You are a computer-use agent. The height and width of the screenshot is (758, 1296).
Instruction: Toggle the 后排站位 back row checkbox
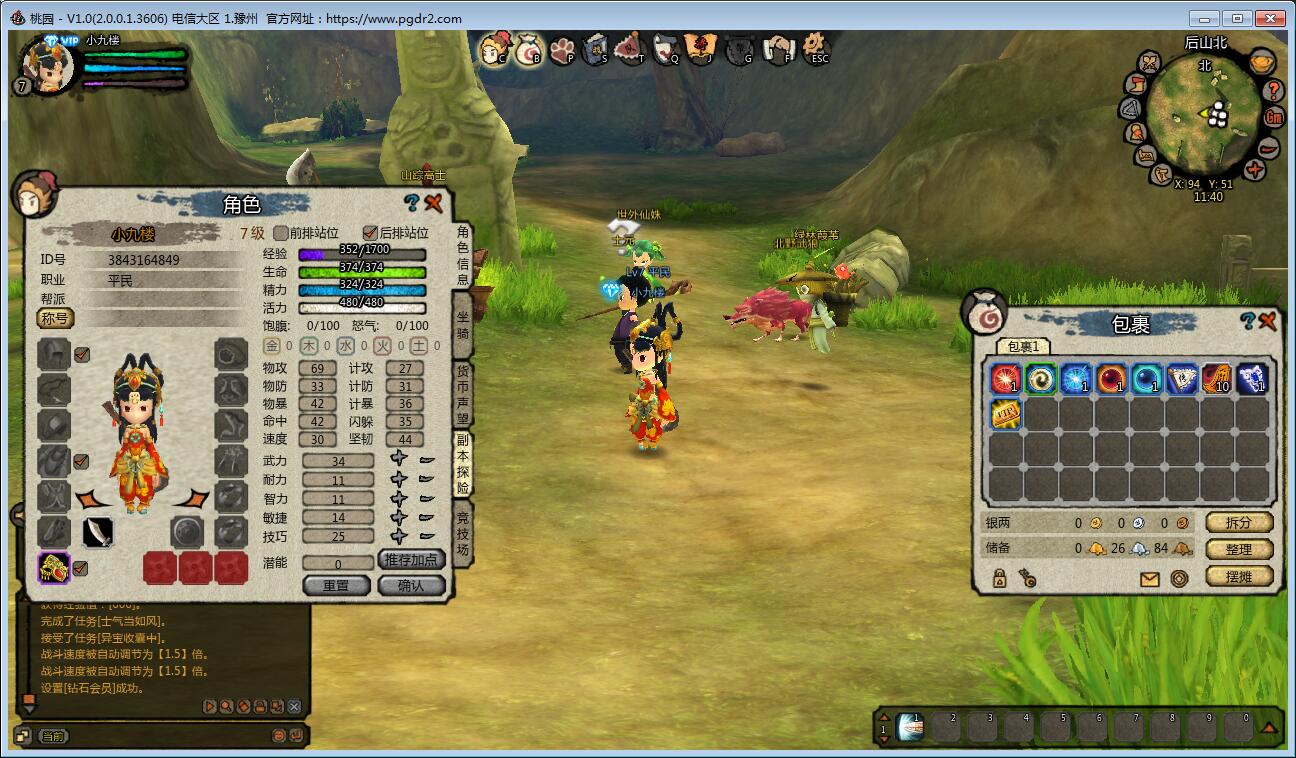click(370, 233)
